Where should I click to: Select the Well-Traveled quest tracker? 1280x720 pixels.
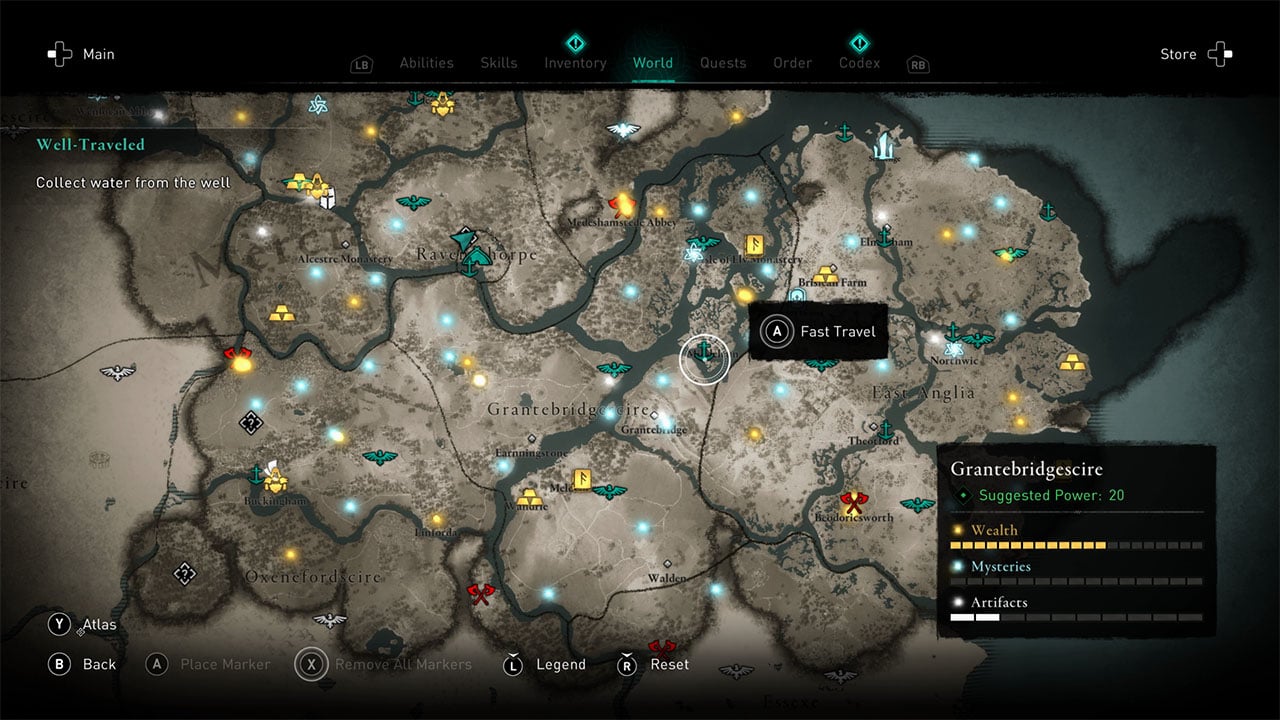point(90,144)
